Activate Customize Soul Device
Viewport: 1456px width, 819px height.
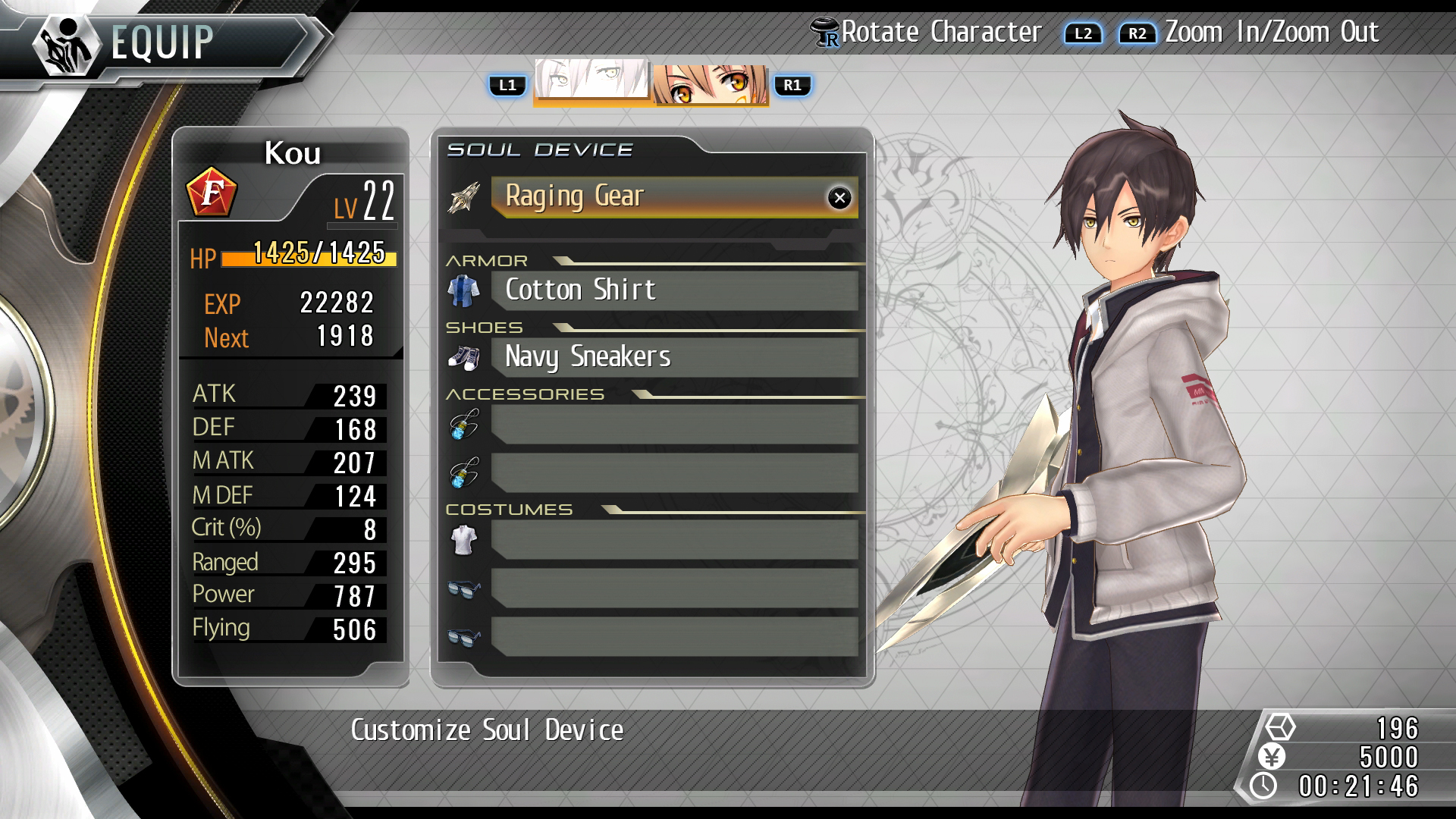tap(485, 730)
